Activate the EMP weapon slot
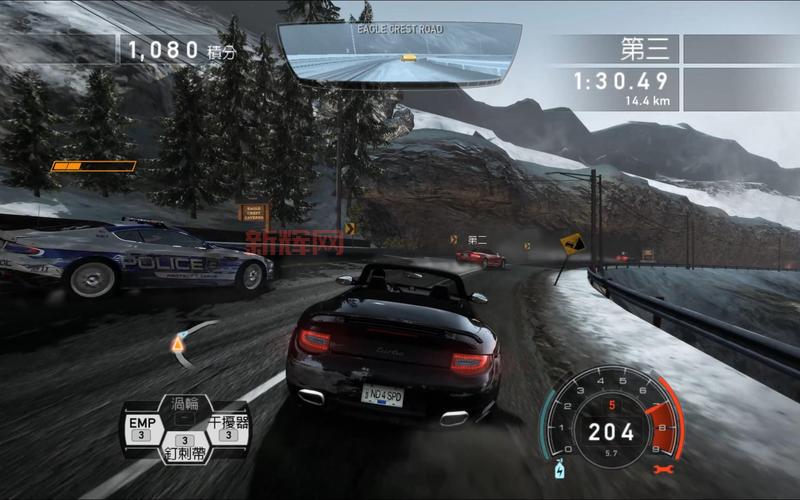The width and height of the screenshot is (800, 500). 142,427
